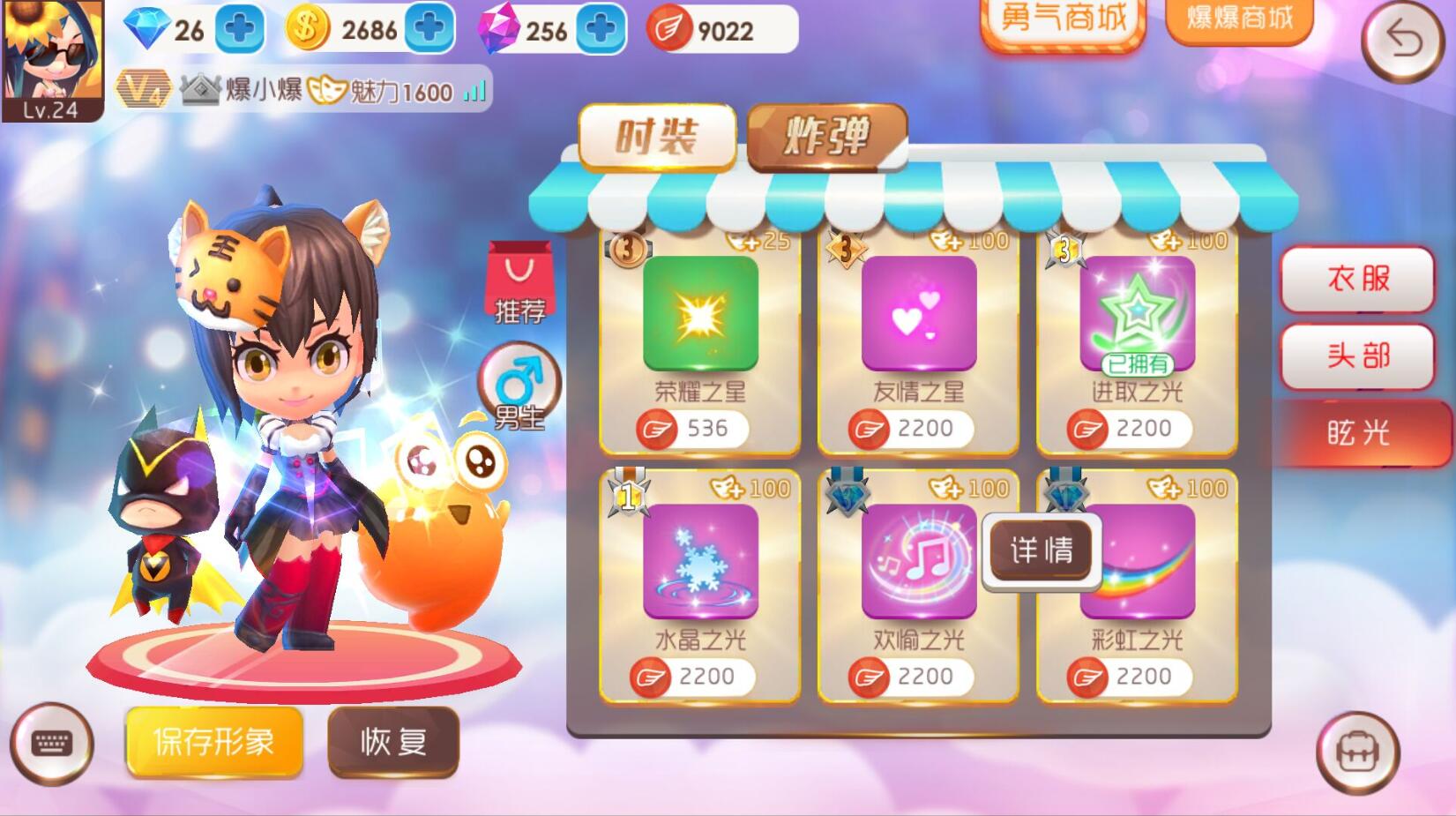
Task: Add more blue diamonds
Action: [240, 29]
